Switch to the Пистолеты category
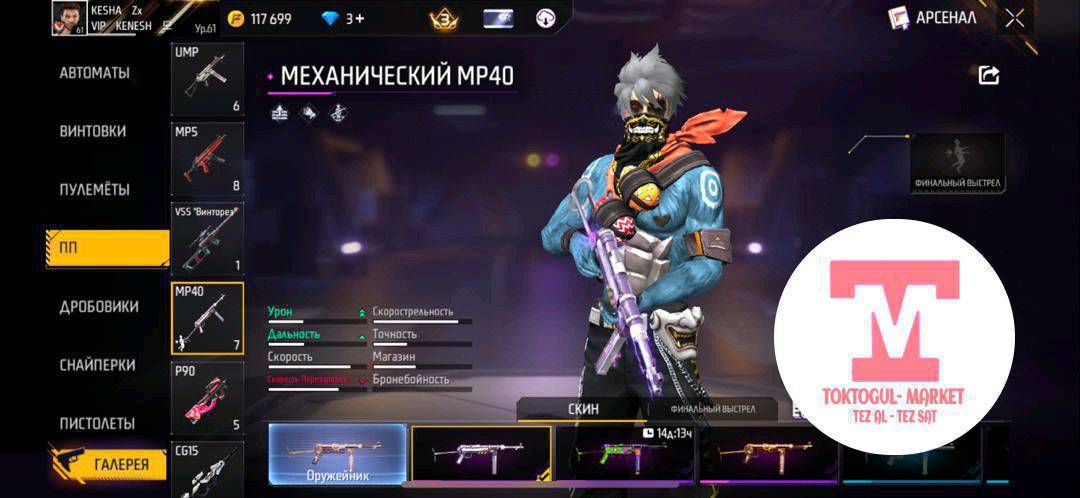Viewport: 1080px width, 498px height. 97,423
